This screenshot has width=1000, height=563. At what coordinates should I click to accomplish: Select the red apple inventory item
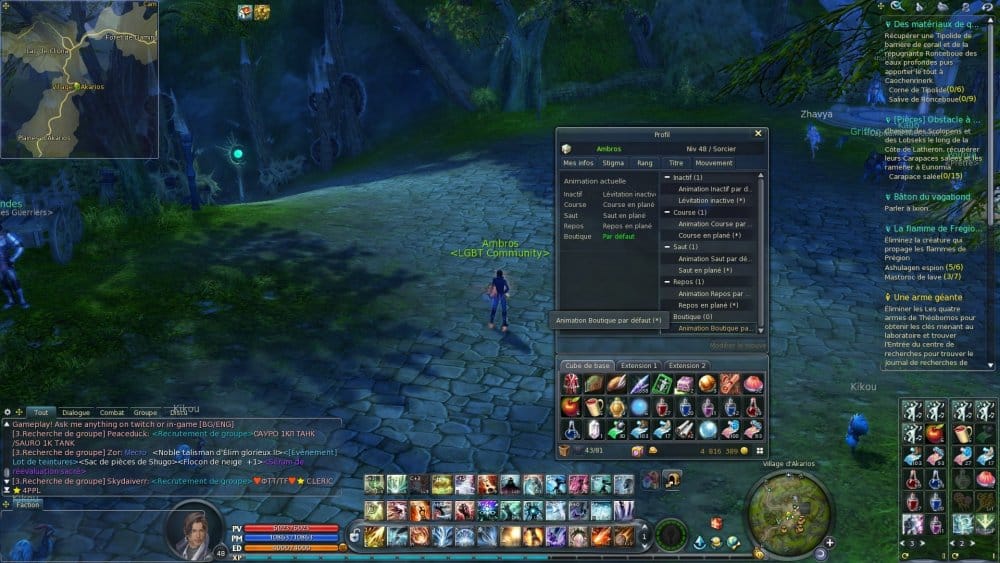(570, 407)
